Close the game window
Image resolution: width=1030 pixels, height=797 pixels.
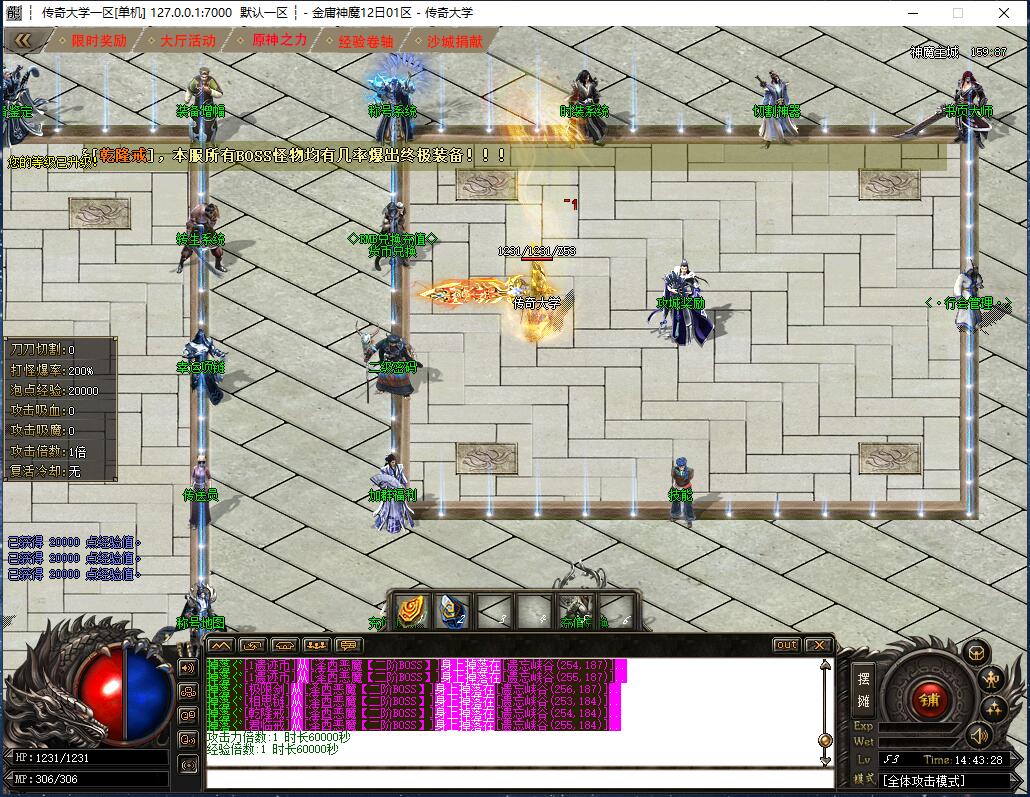[x=1004, y=13]
